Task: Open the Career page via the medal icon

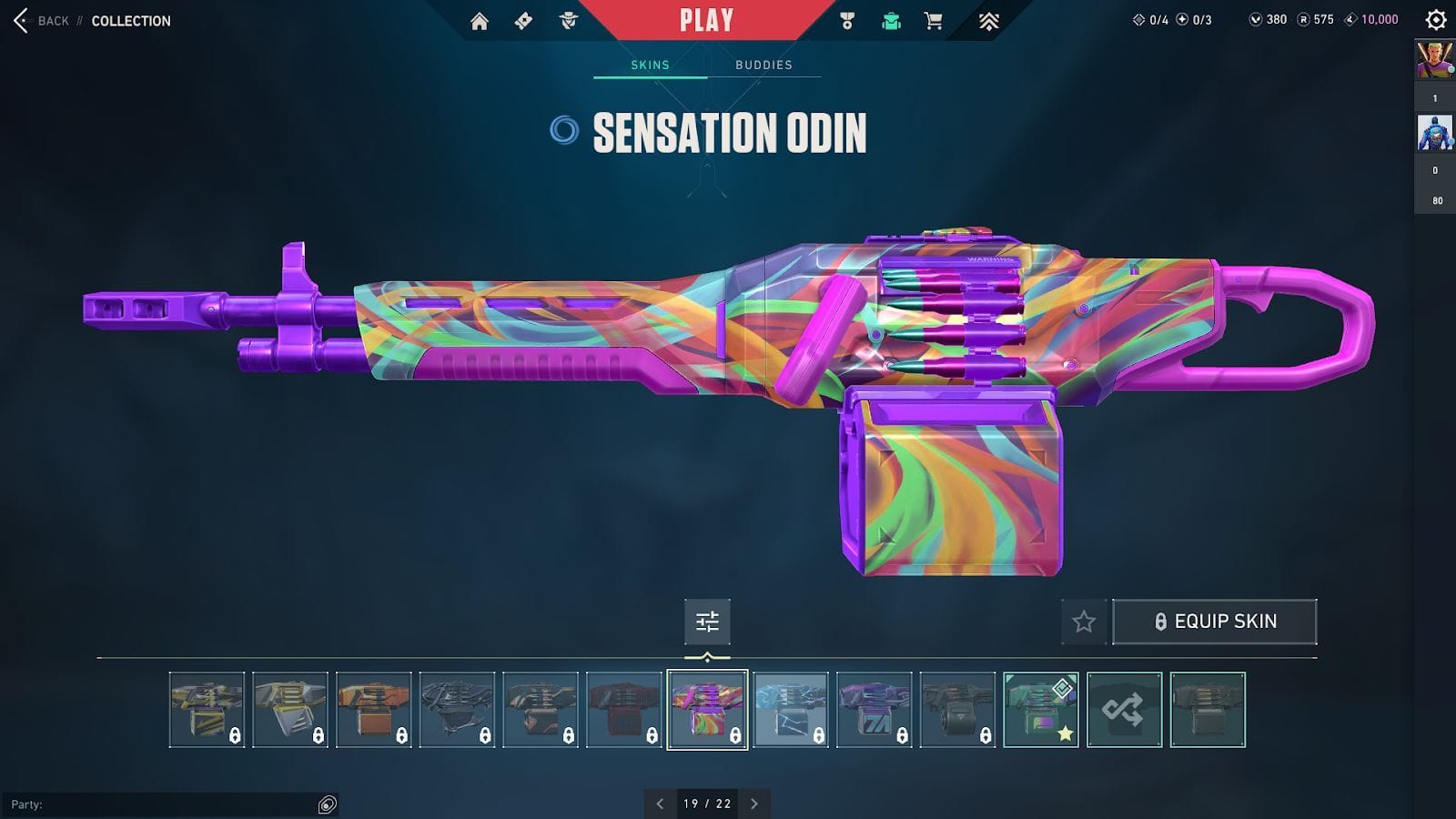Action: [x=847, y=20]
